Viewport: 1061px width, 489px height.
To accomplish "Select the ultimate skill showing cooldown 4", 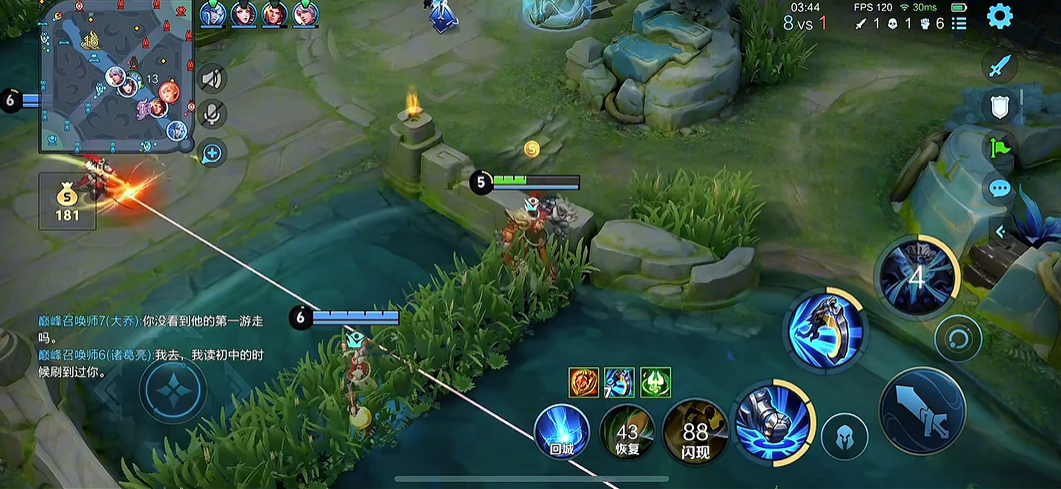I will (x=917, y=274).
